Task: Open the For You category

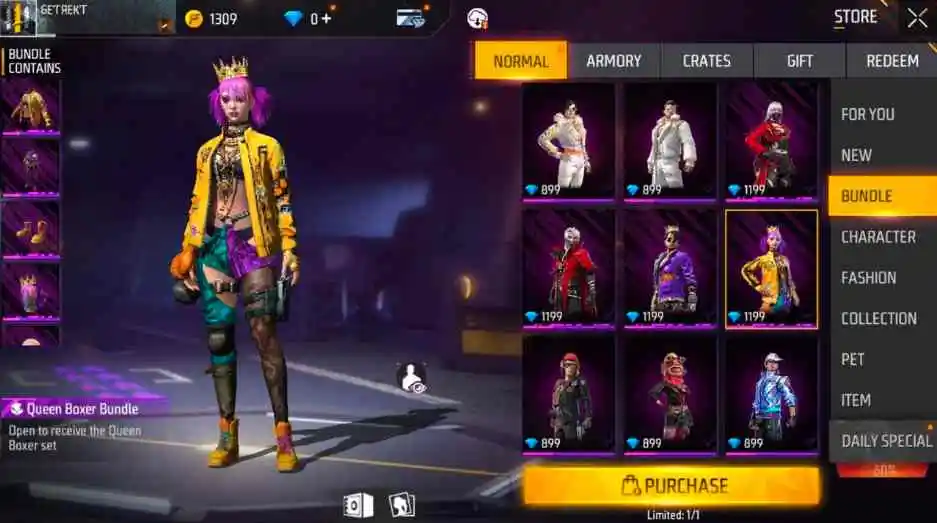Action: 867,114
